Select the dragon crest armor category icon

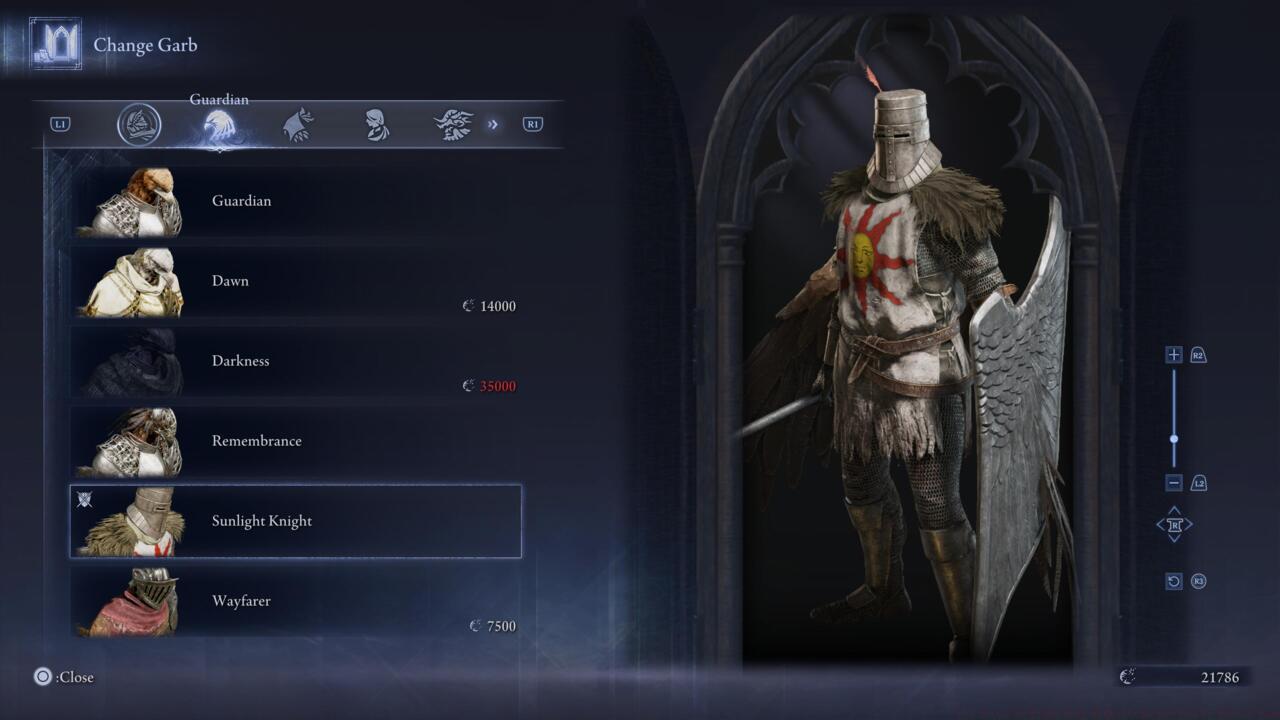(455, 122)
